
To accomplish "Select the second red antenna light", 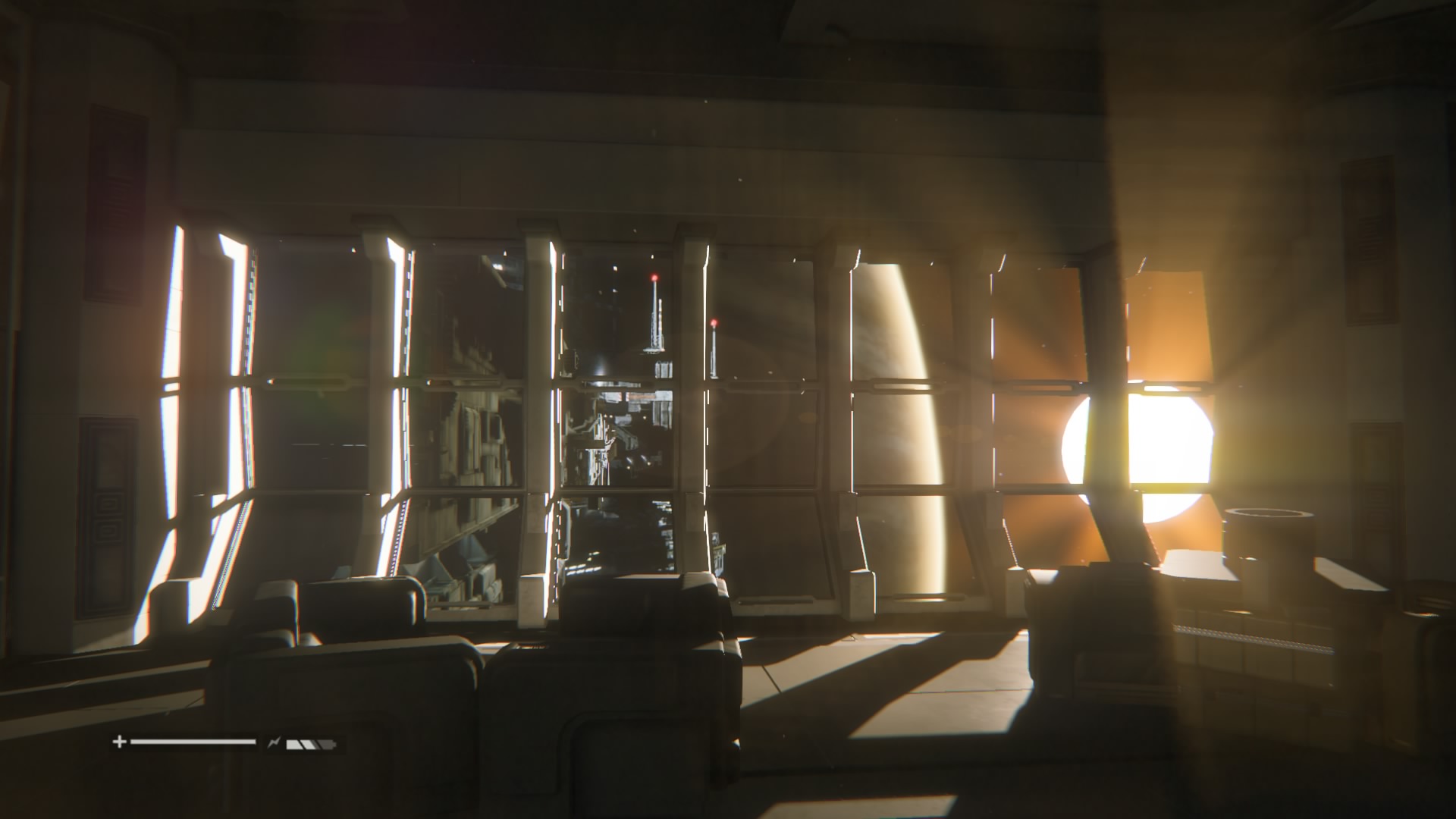I will tap(715, 322).
